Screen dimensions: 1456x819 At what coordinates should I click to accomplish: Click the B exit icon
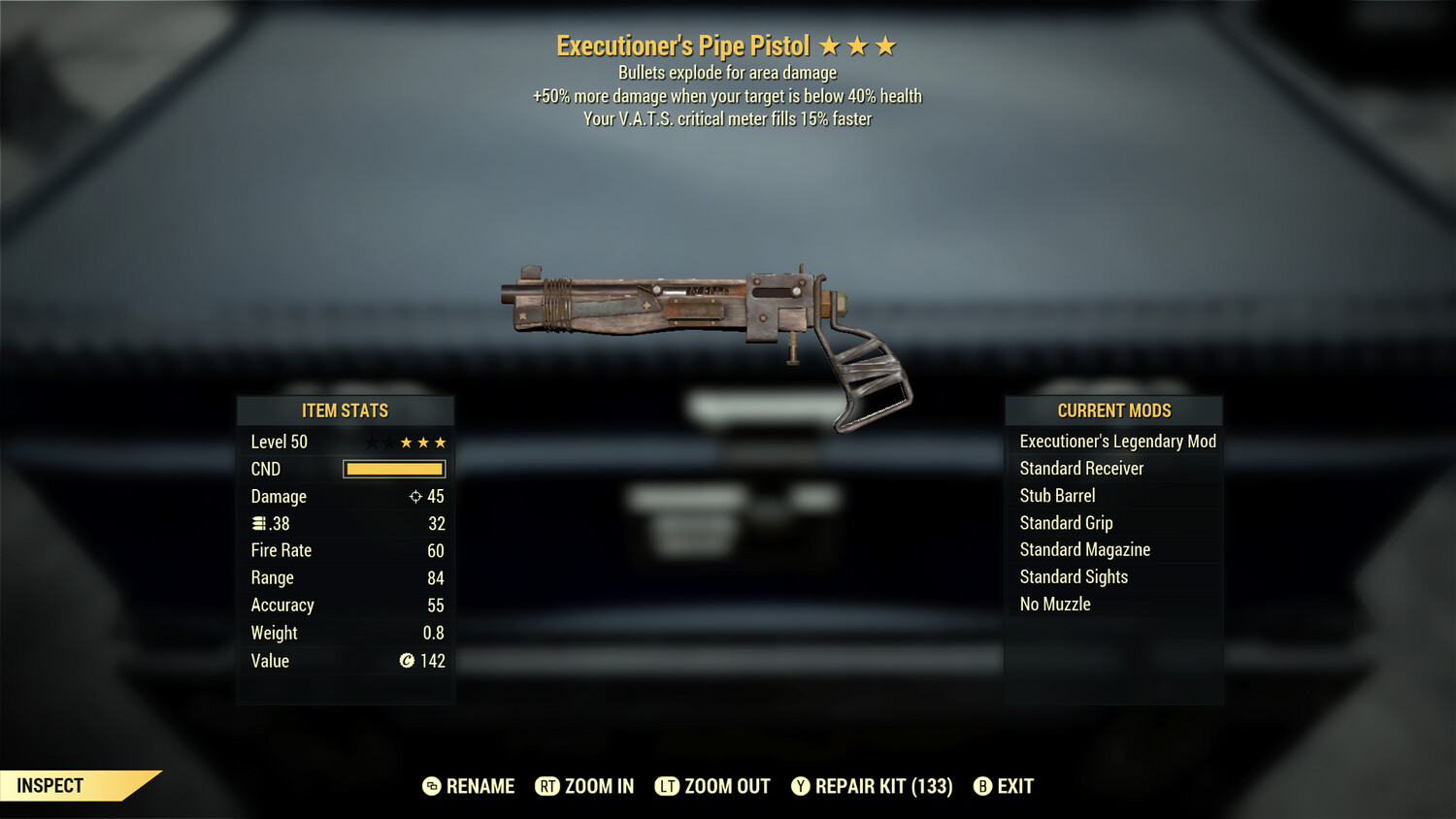coord(981,786)
